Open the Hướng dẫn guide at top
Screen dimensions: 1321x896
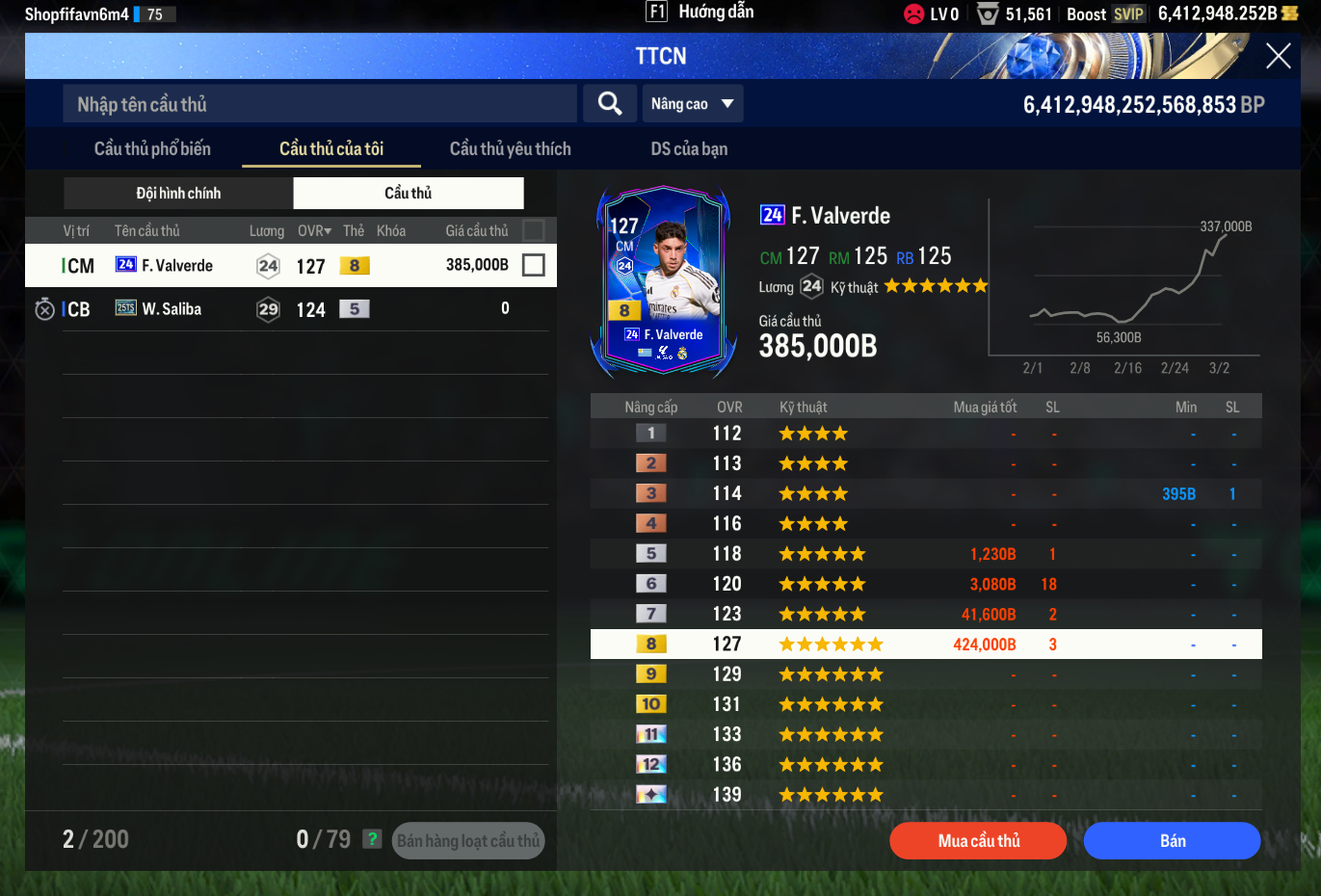[x=700, y=12]
